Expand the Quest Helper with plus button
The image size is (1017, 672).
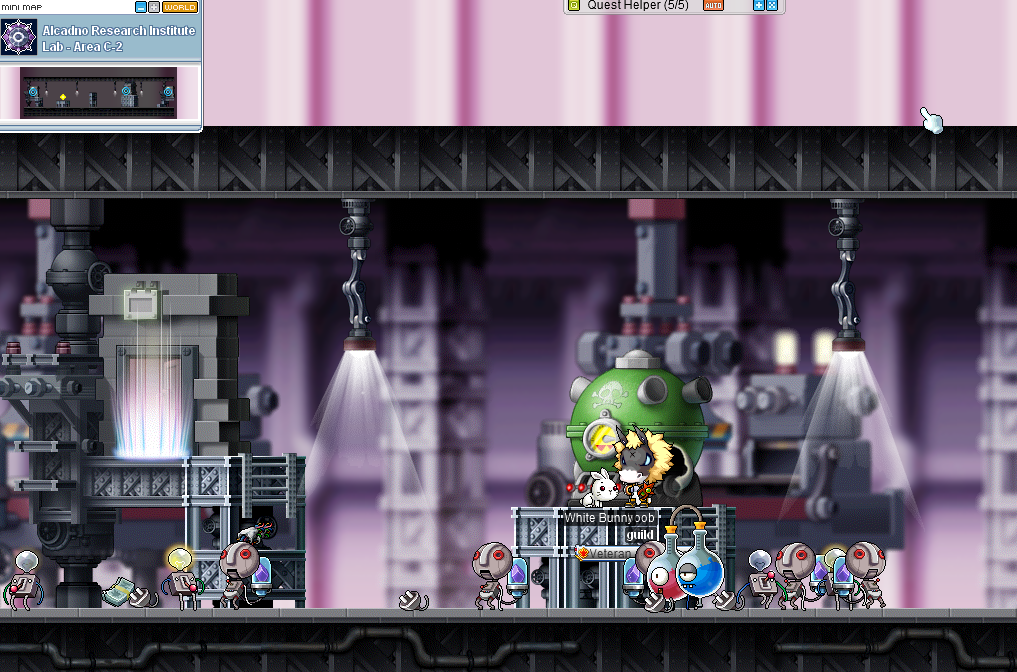click(x=759, y=6)
